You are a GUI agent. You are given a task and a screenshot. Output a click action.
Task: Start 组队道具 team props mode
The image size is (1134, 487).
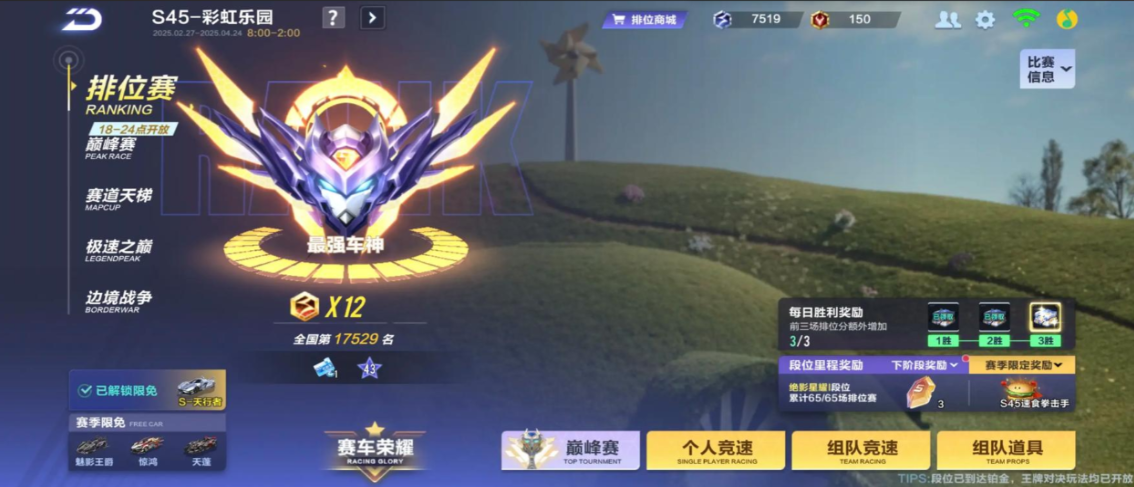click(1007, 450)
